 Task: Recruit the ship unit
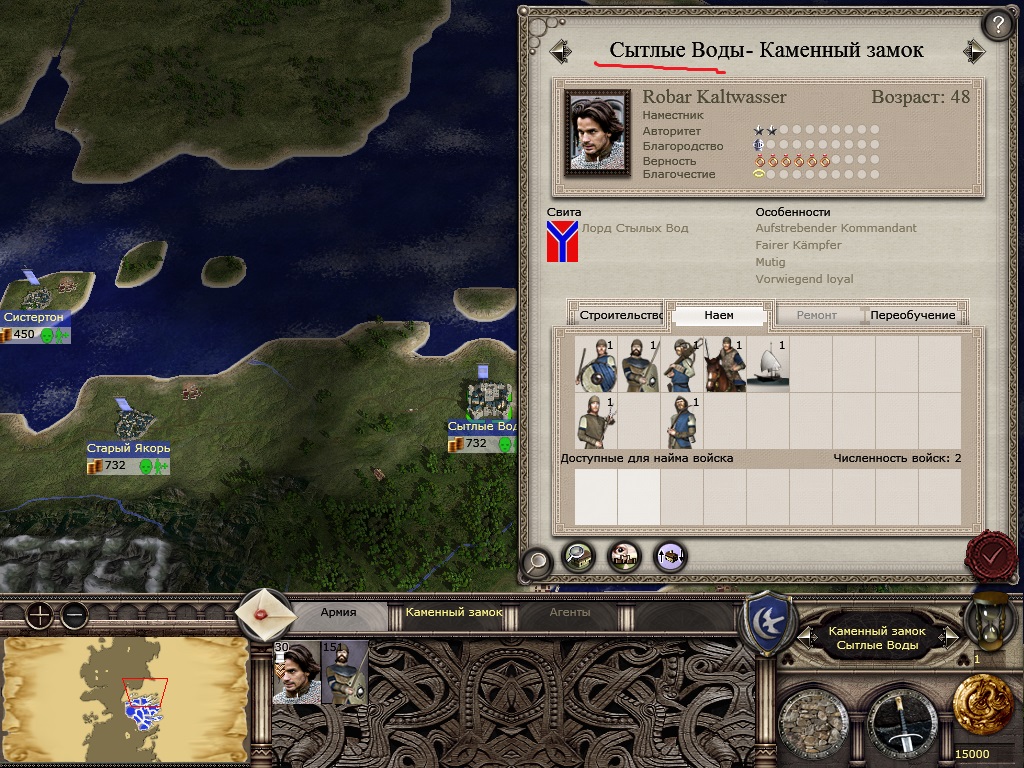pos(768,364)
